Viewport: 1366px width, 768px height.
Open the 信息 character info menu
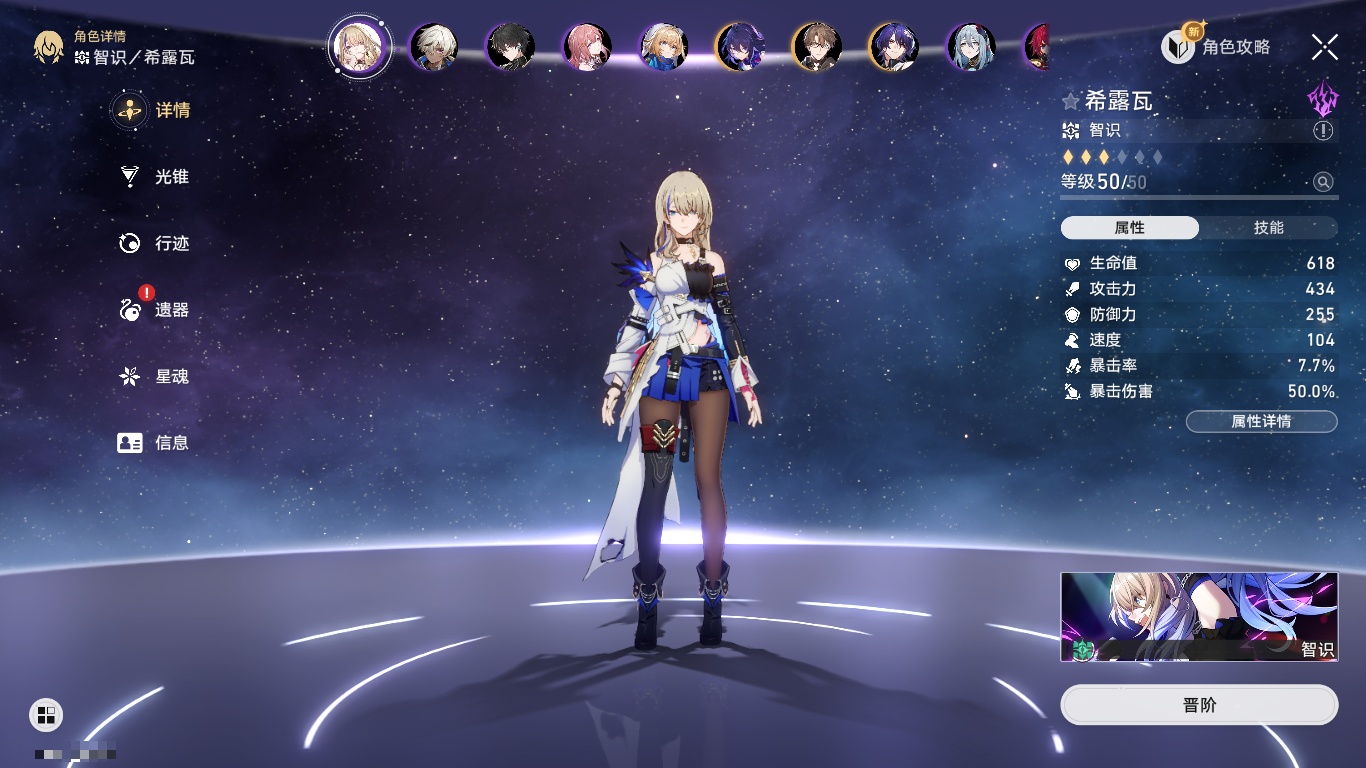pyautogui.click(x=154, y=442)
